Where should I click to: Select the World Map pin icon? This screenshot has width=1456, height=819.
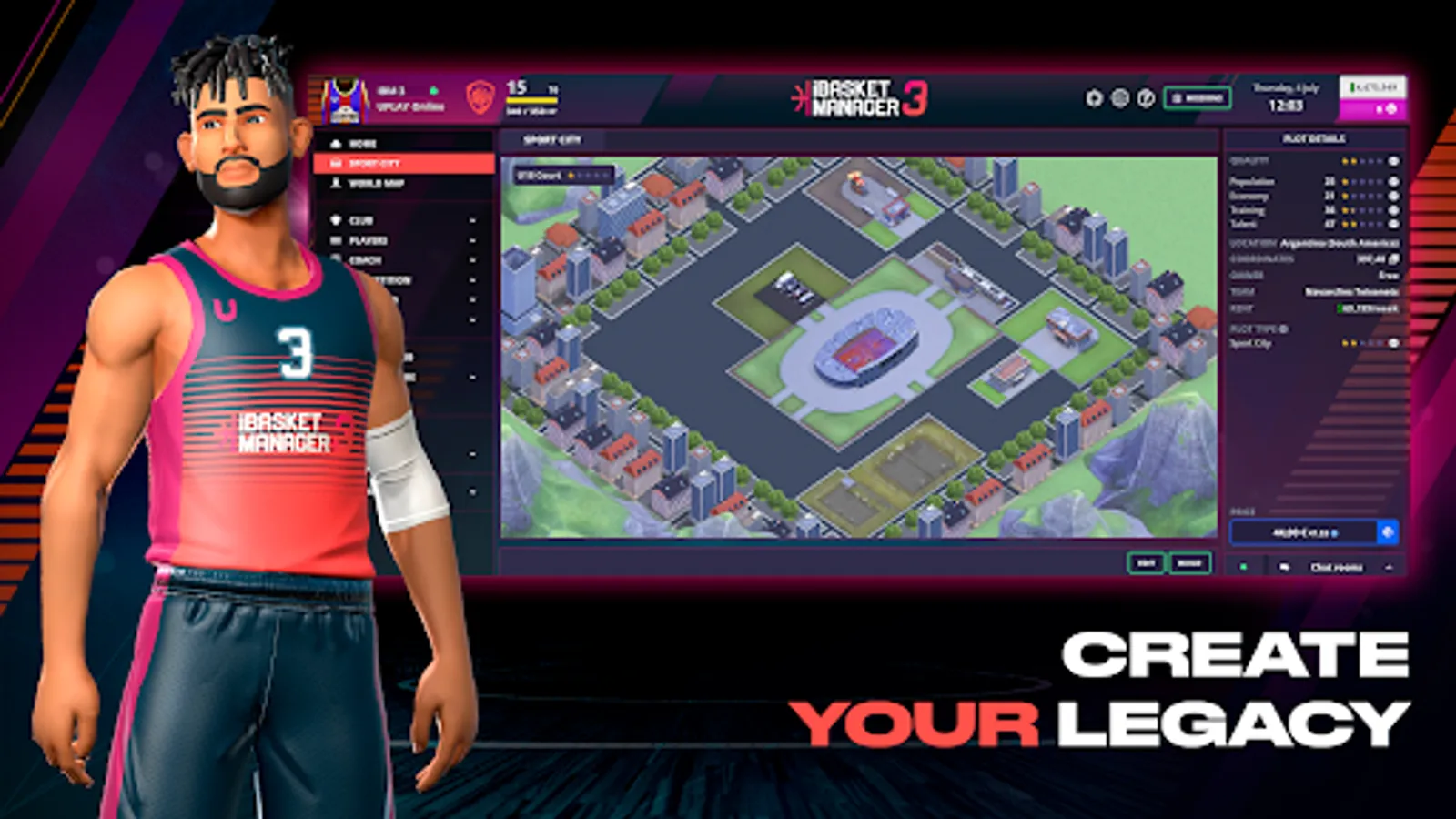[x=336, y=184]
